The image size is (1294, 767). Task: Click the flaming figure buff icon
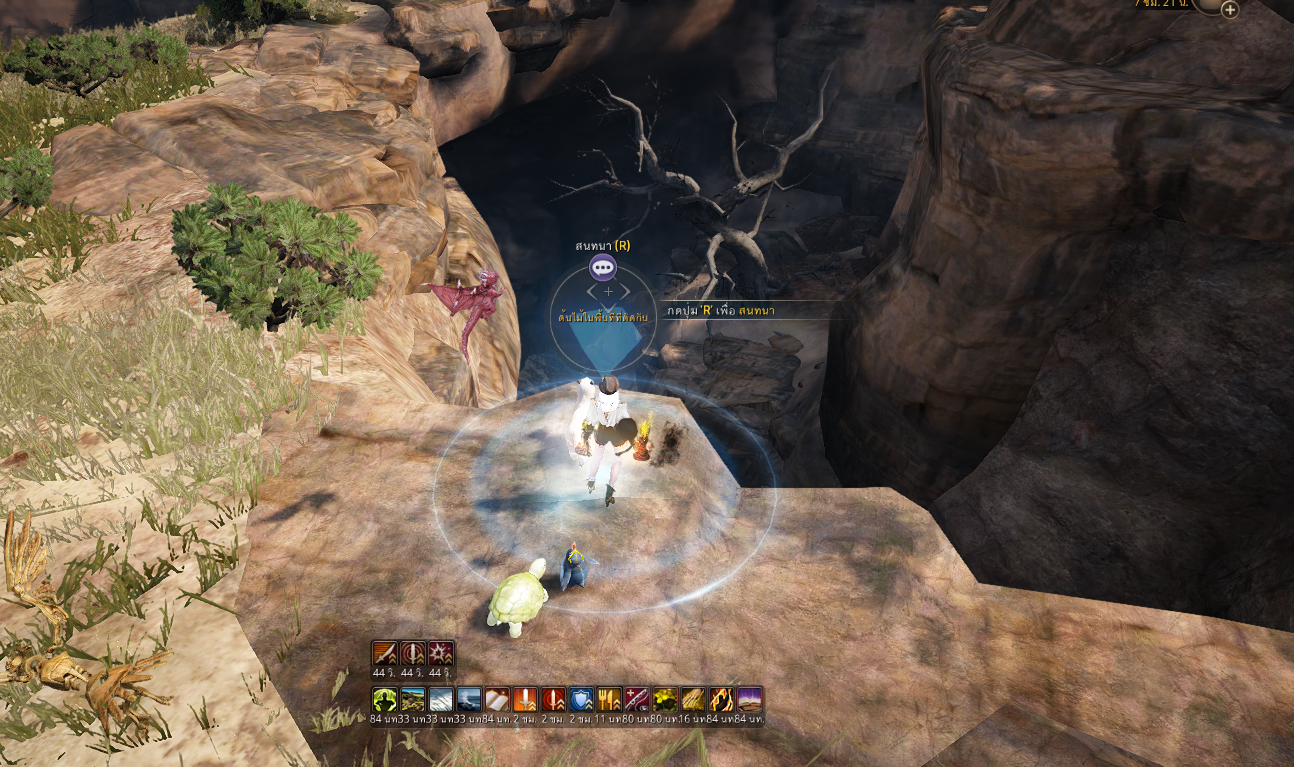tap(721, 699)
